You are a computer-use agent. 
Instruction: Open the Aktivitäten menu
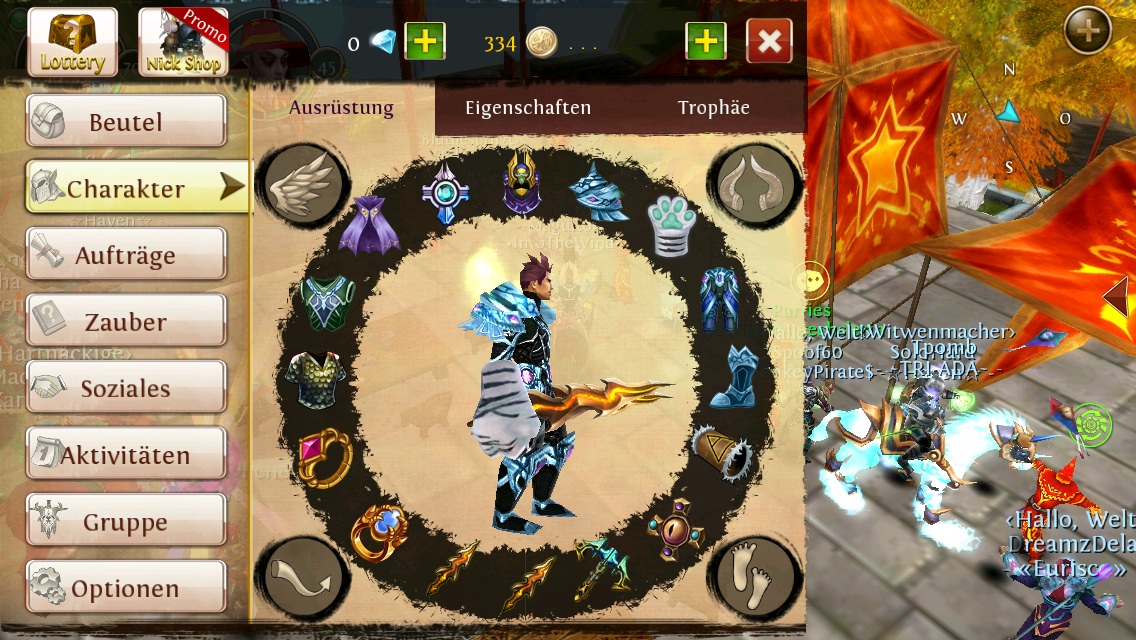(126, 455)
